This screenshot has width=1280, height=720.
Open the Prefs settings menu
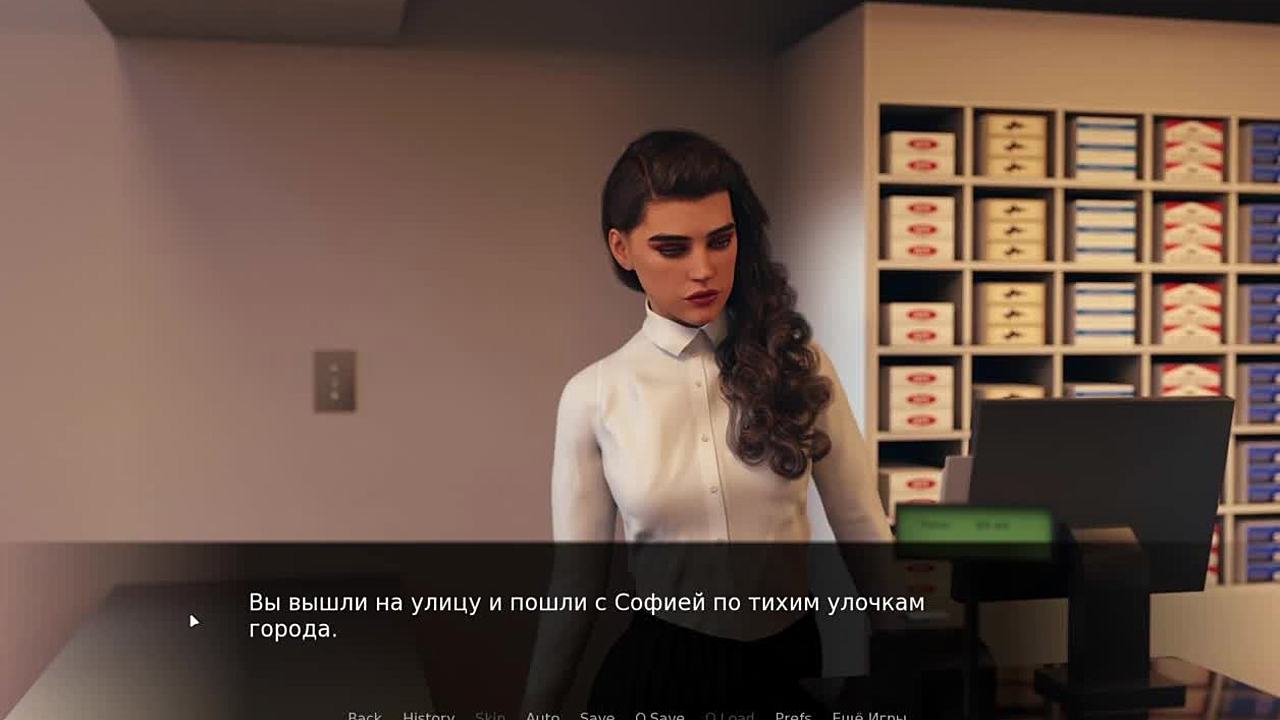tap(793, 715)
